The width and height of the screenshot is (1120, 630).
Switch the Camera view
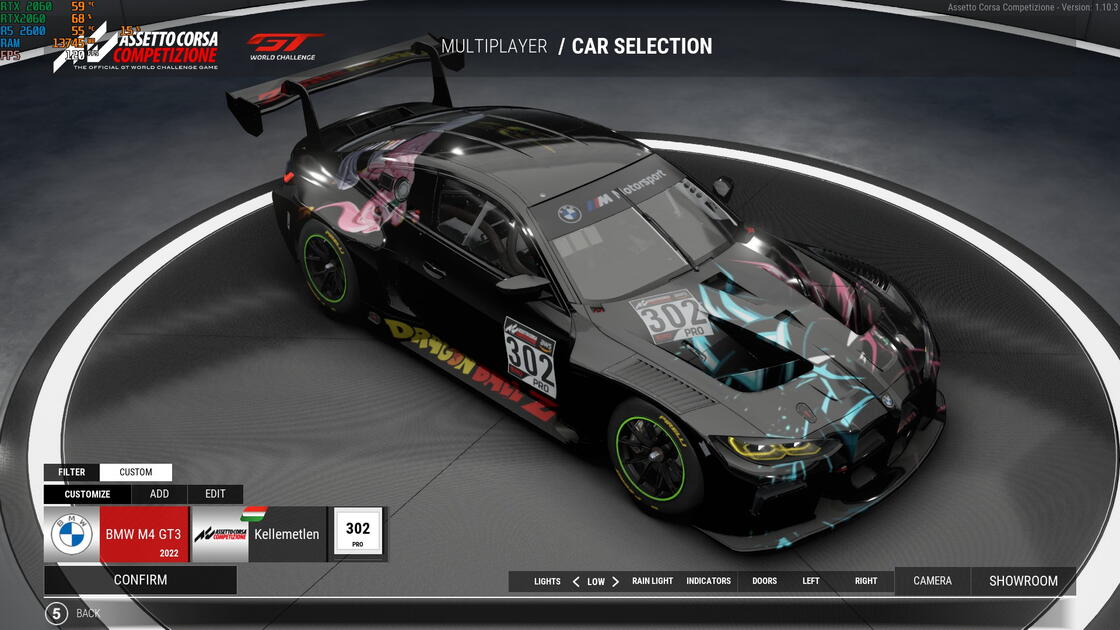pyautogui.click(x=933, y=581)
